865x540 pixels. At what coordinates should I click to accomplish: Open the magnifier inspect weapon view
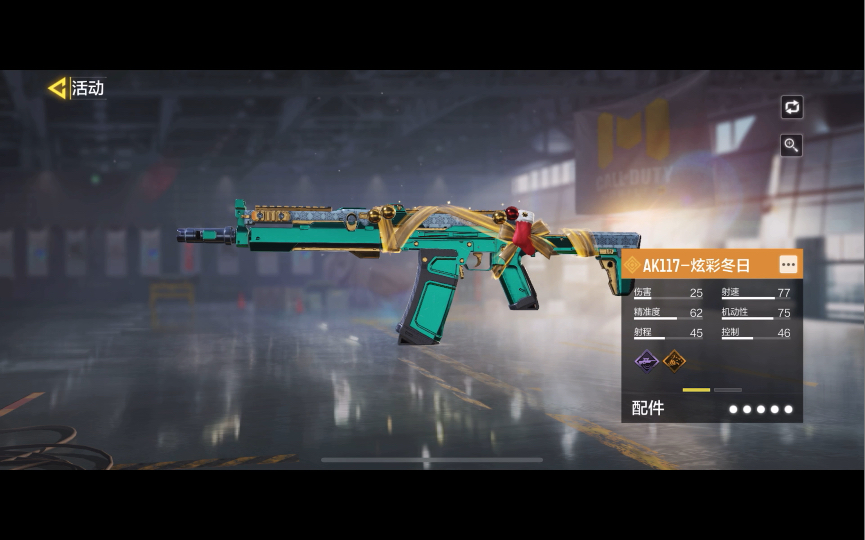pos(792,145)
